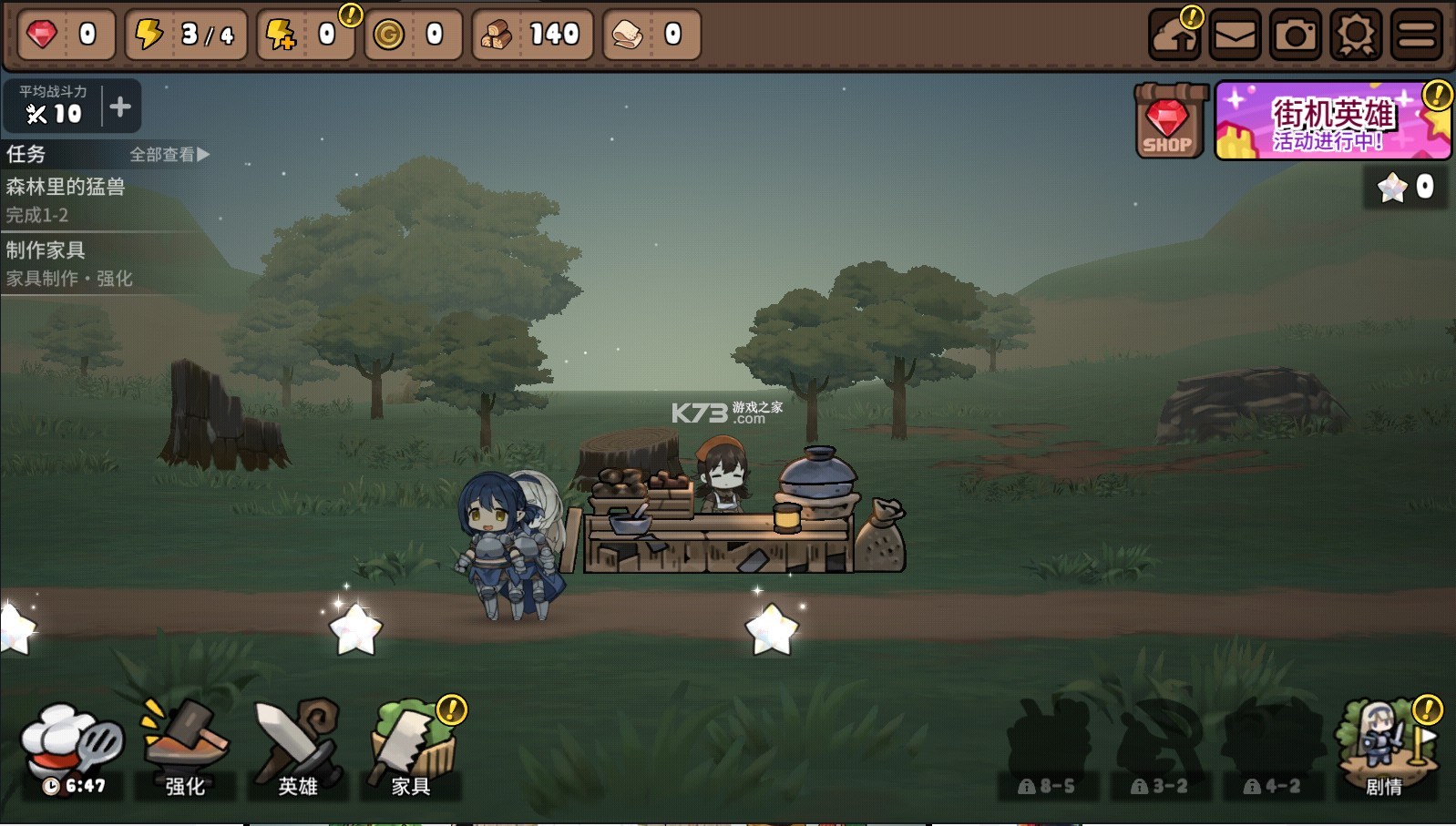Open the hamburger main menu
Viewport: 1456px width, 826px height.
(x=1416, y=36)
